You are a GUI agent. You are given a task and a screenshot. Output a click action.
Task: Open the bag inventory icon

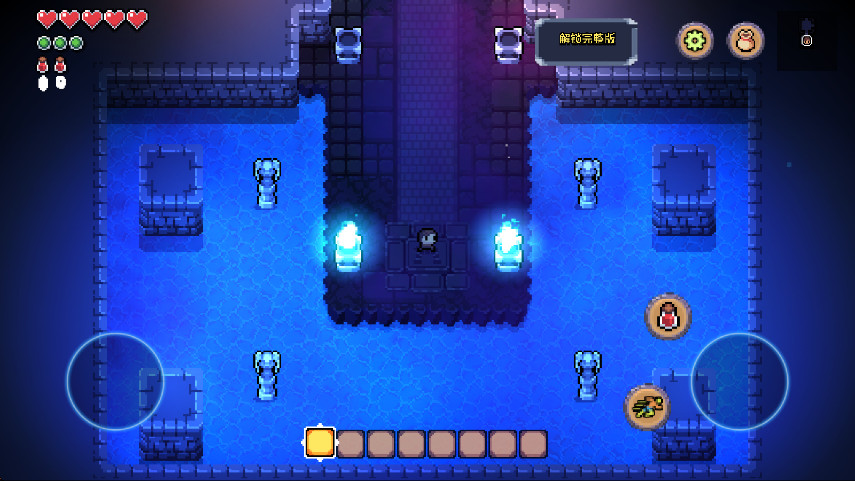coord(745,41)
